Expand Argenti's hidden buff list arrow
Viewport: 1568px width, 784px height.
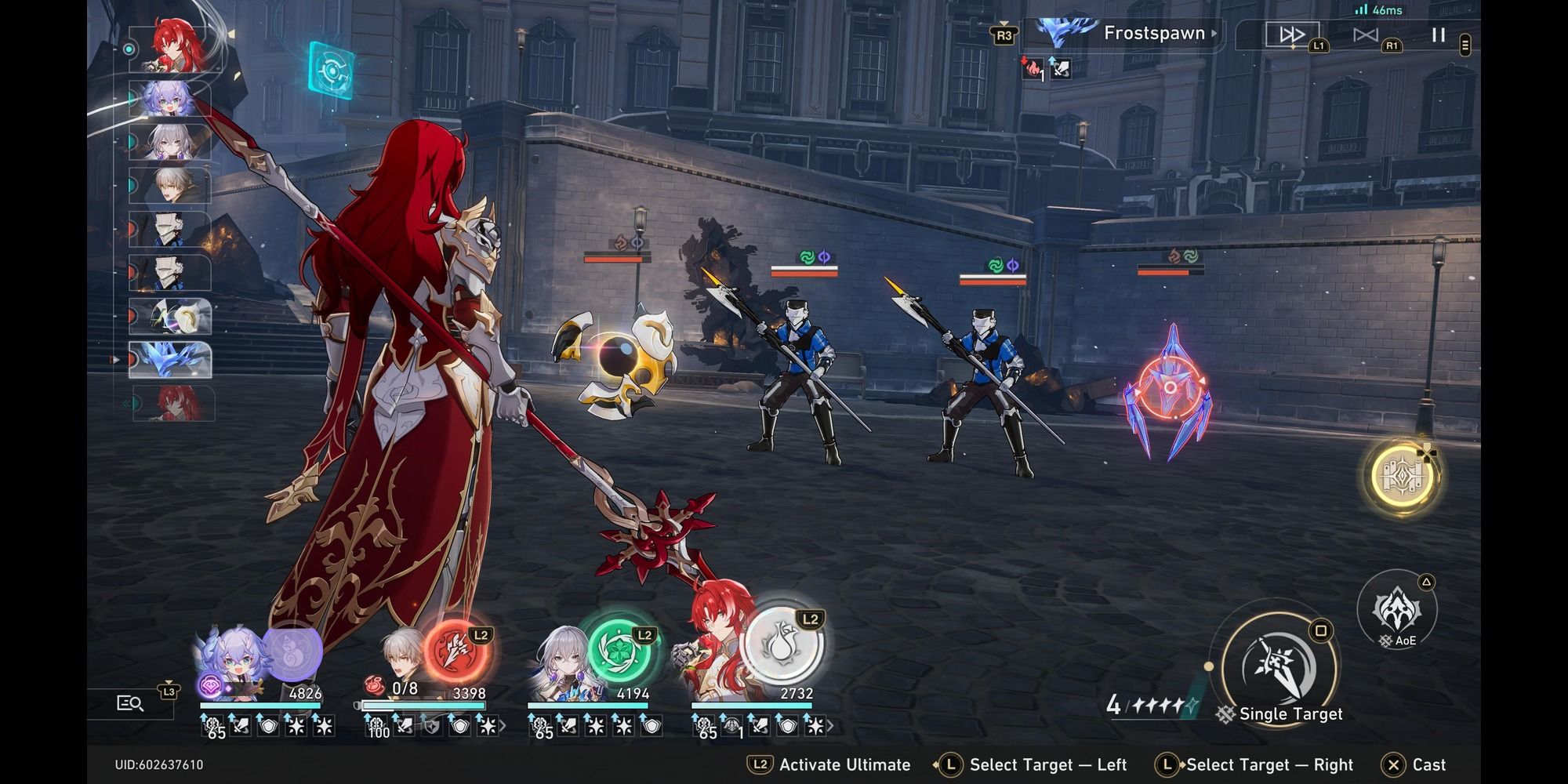point(831,729)
